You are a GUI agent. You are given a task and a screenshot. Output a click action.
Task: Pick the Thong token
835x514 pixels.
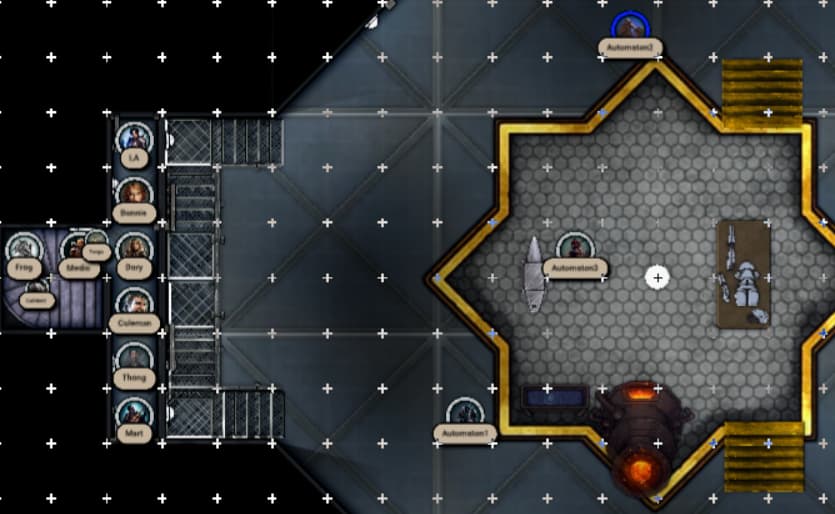pyautogui.click(x=133, y=358)
